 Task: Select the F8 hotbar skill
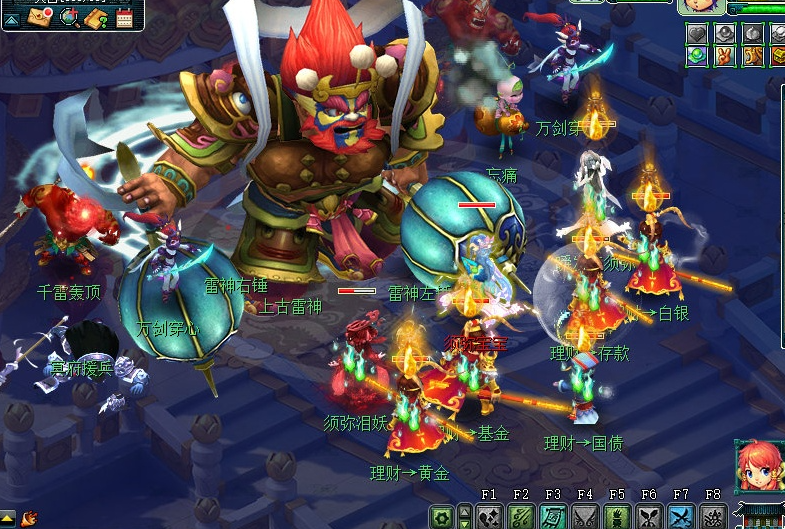tap(713, 517)
